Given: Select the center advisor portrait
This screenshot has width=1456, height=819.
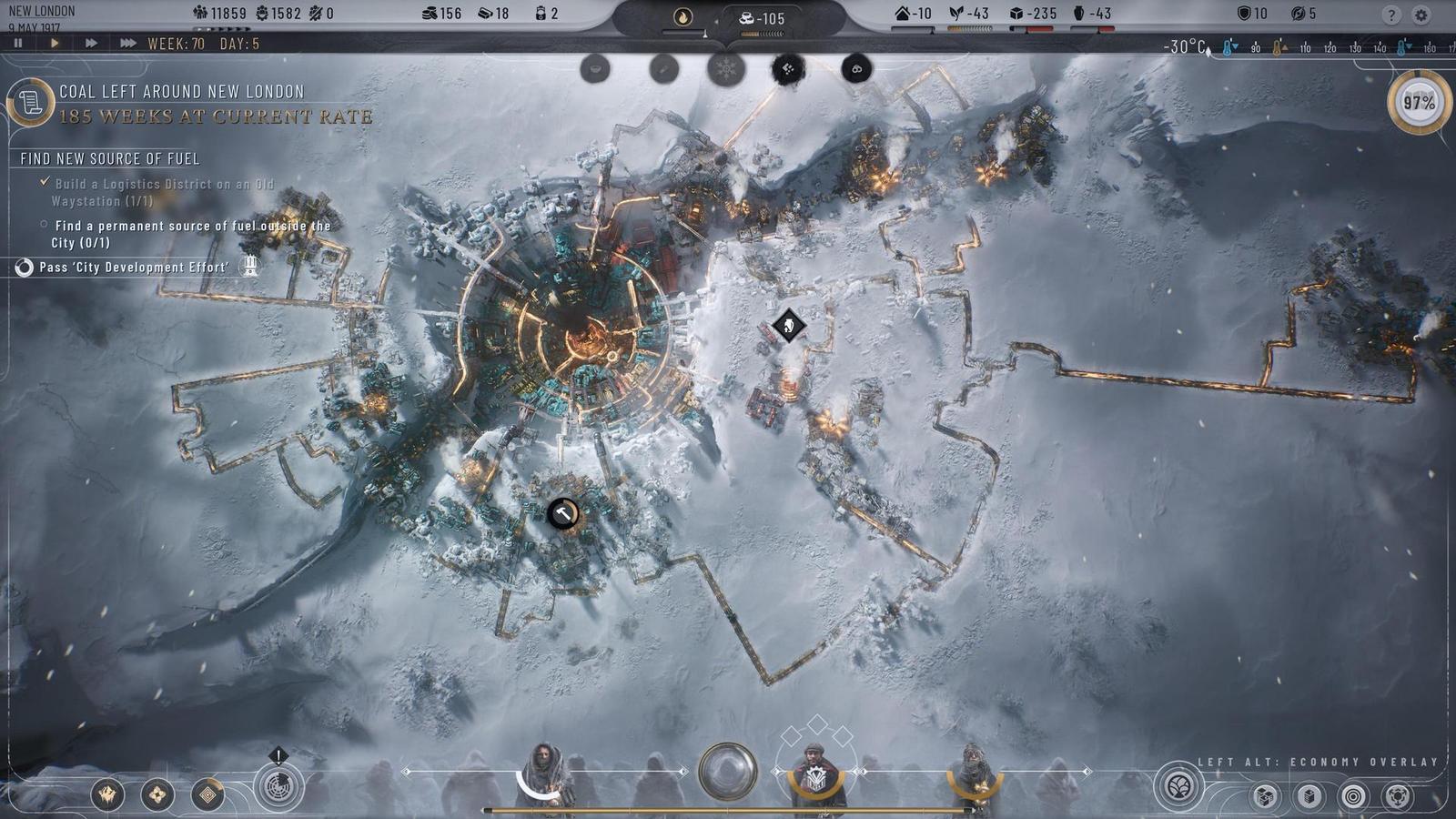Looking at the screenshot, I should click(814, 773).
